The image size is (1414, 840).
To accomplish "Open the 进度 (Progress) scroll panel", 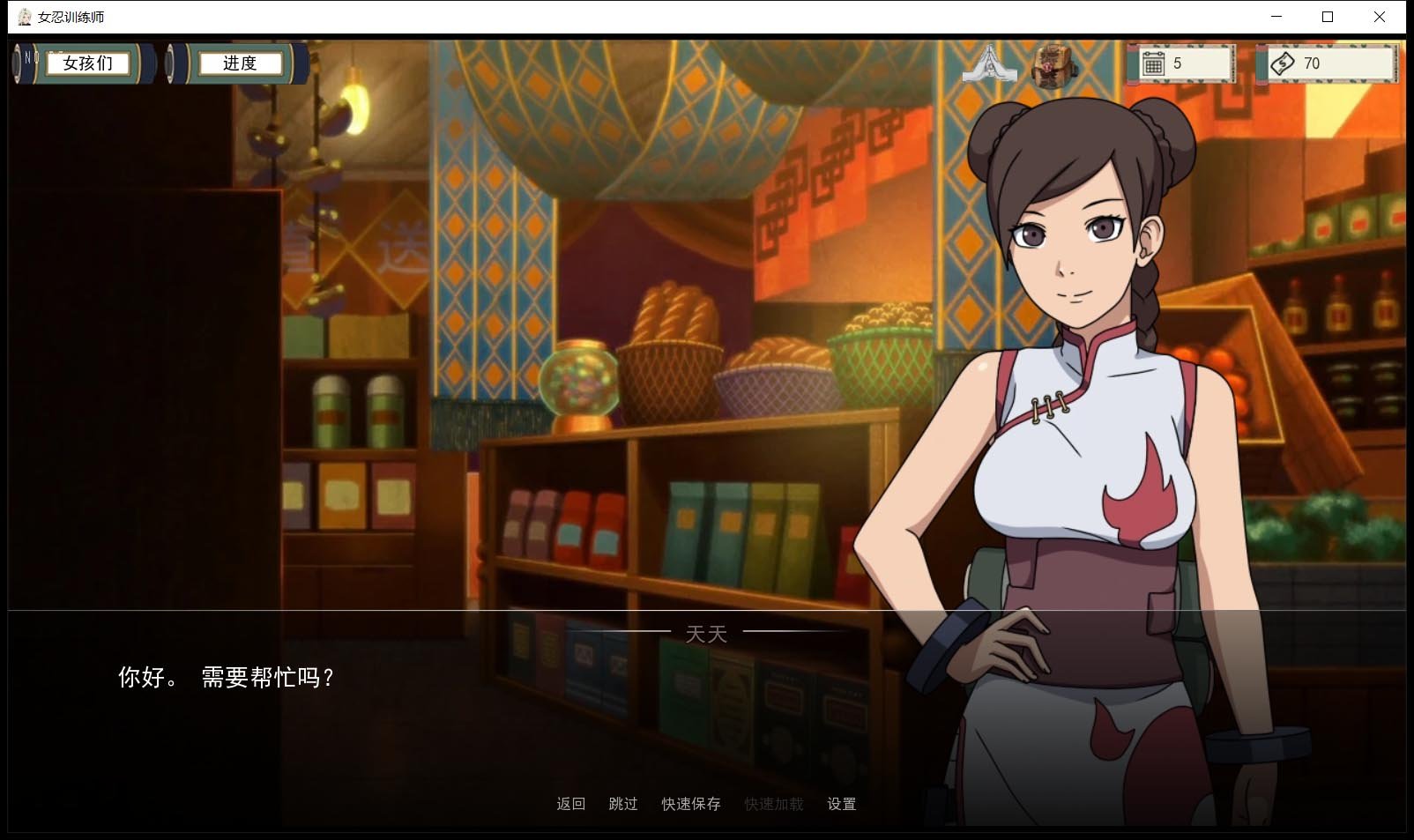I will 240,63.
